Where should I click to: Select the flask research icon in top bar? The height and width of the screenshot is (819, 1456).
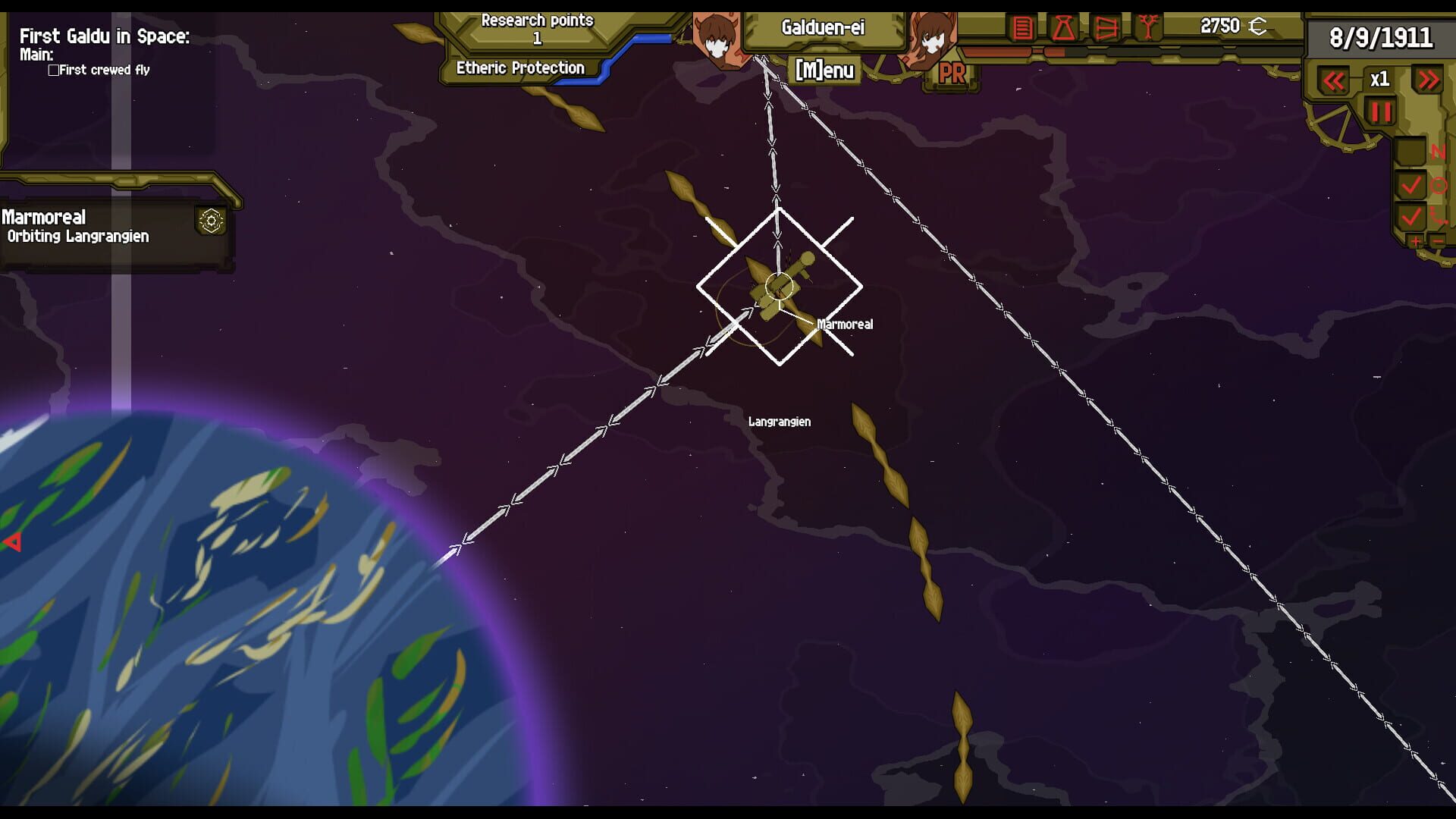[1064, 29]
